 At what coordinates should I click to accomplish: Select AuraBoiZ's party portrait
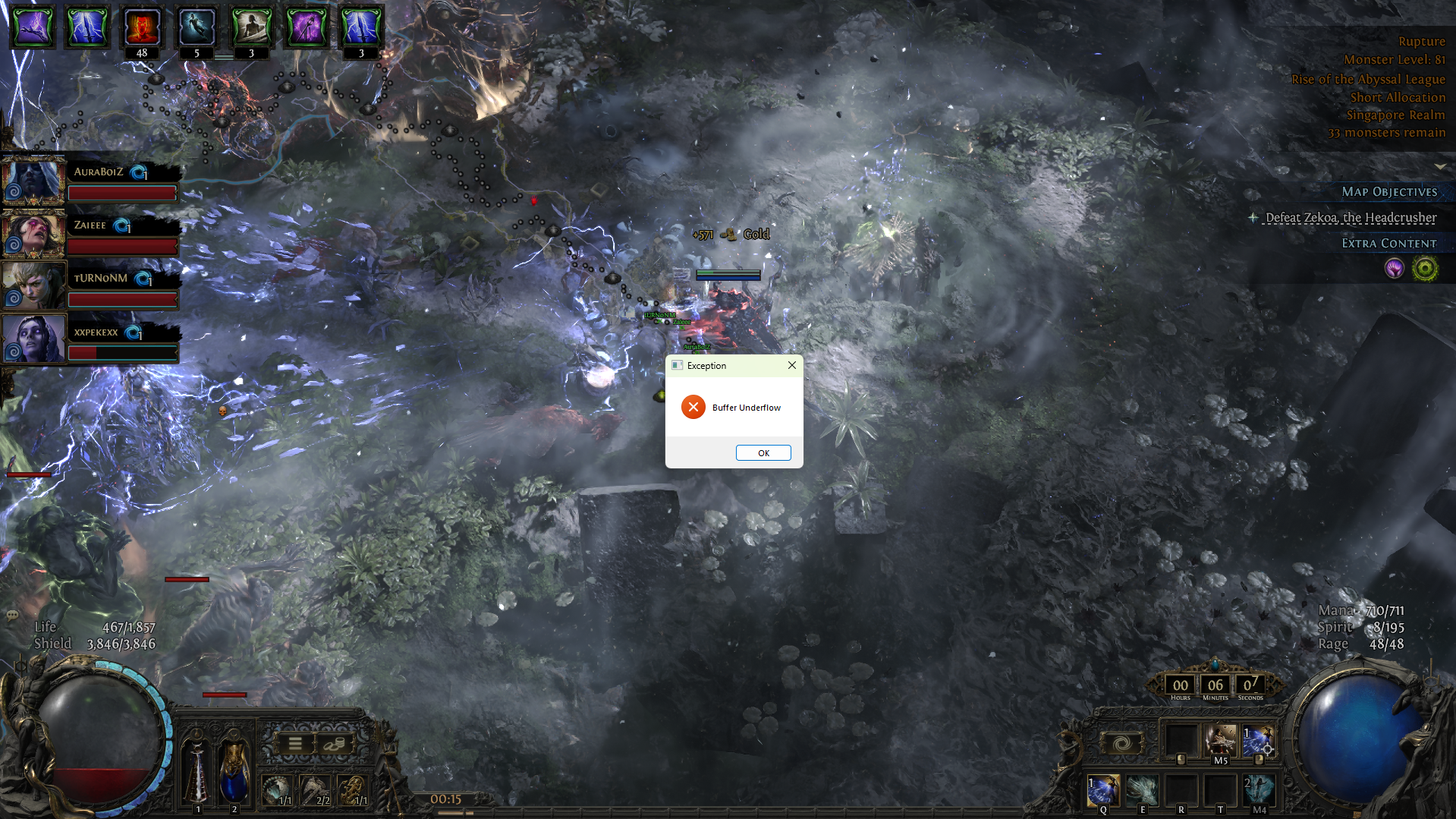click(x=33, y=181)
